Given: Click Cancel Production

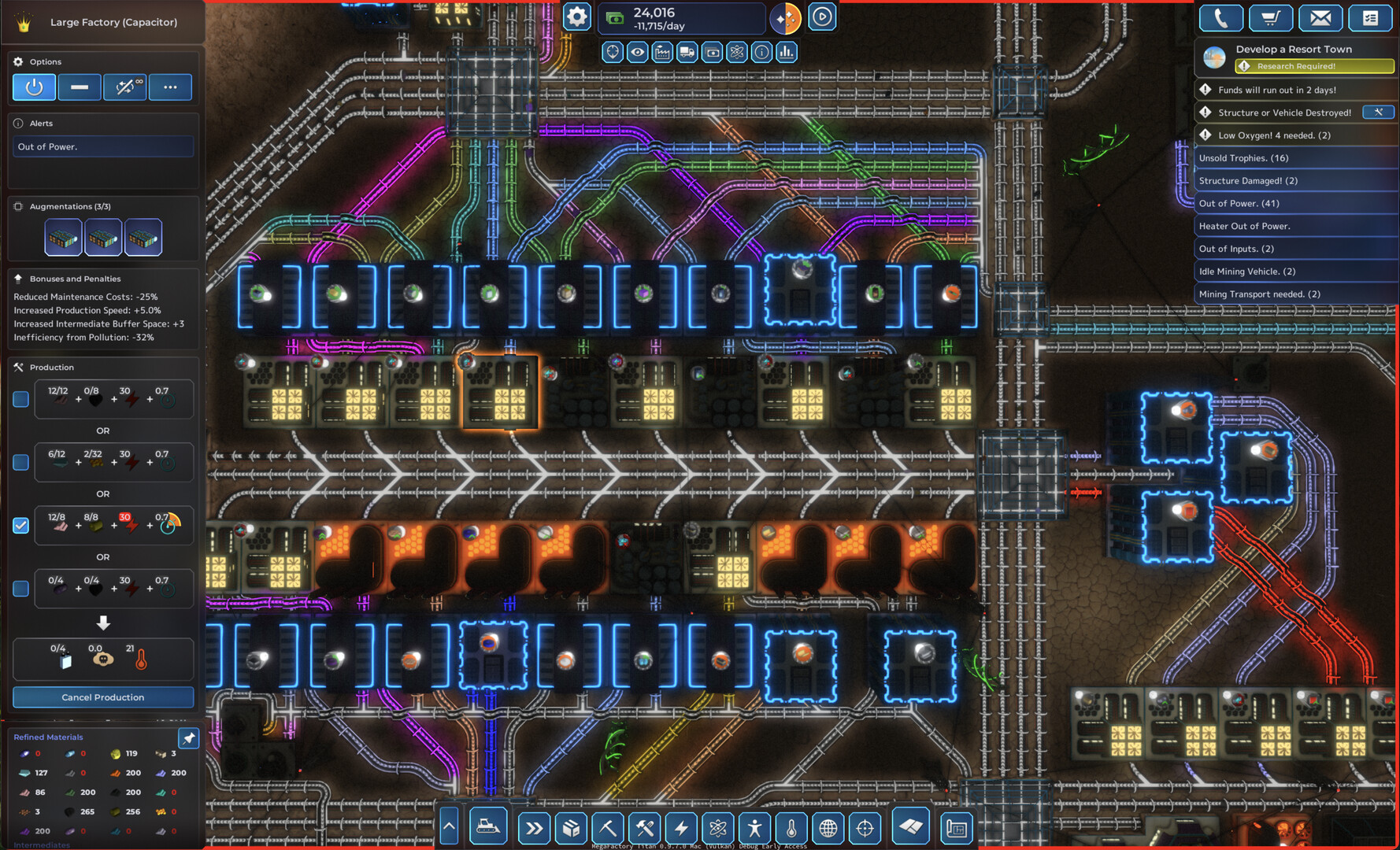Looking at the screenshot, I should pos(103,697).
